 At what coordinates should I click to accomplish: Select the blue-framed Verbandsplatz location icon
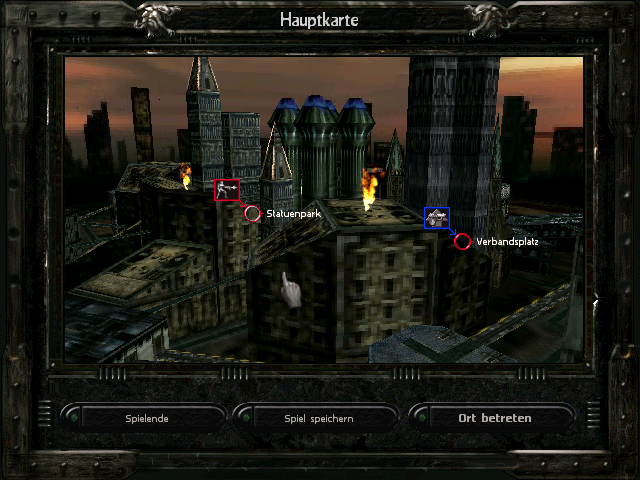tap(436, 218)
